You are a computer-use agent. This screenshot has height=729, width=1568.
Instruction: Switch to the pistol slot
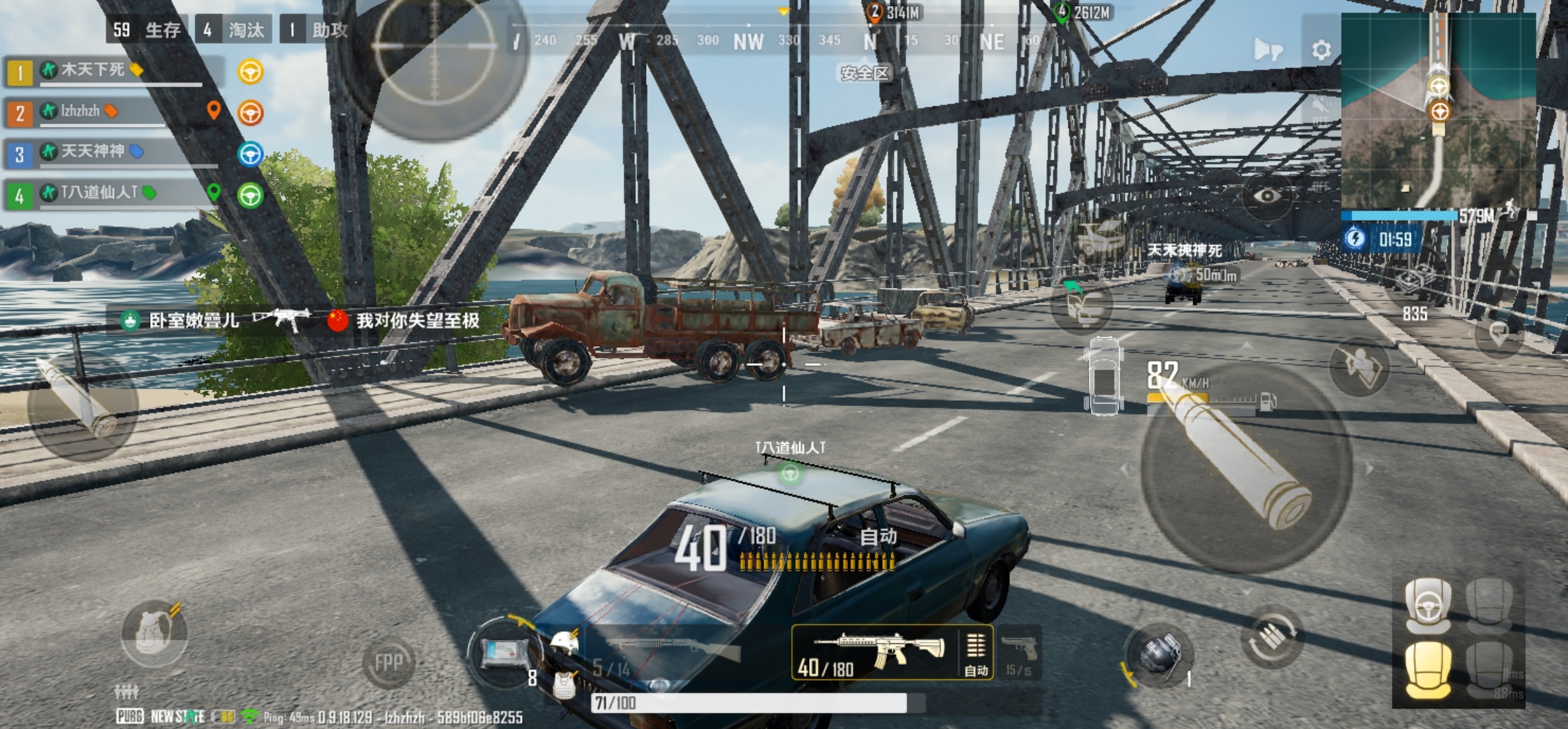coord(1020,652)
